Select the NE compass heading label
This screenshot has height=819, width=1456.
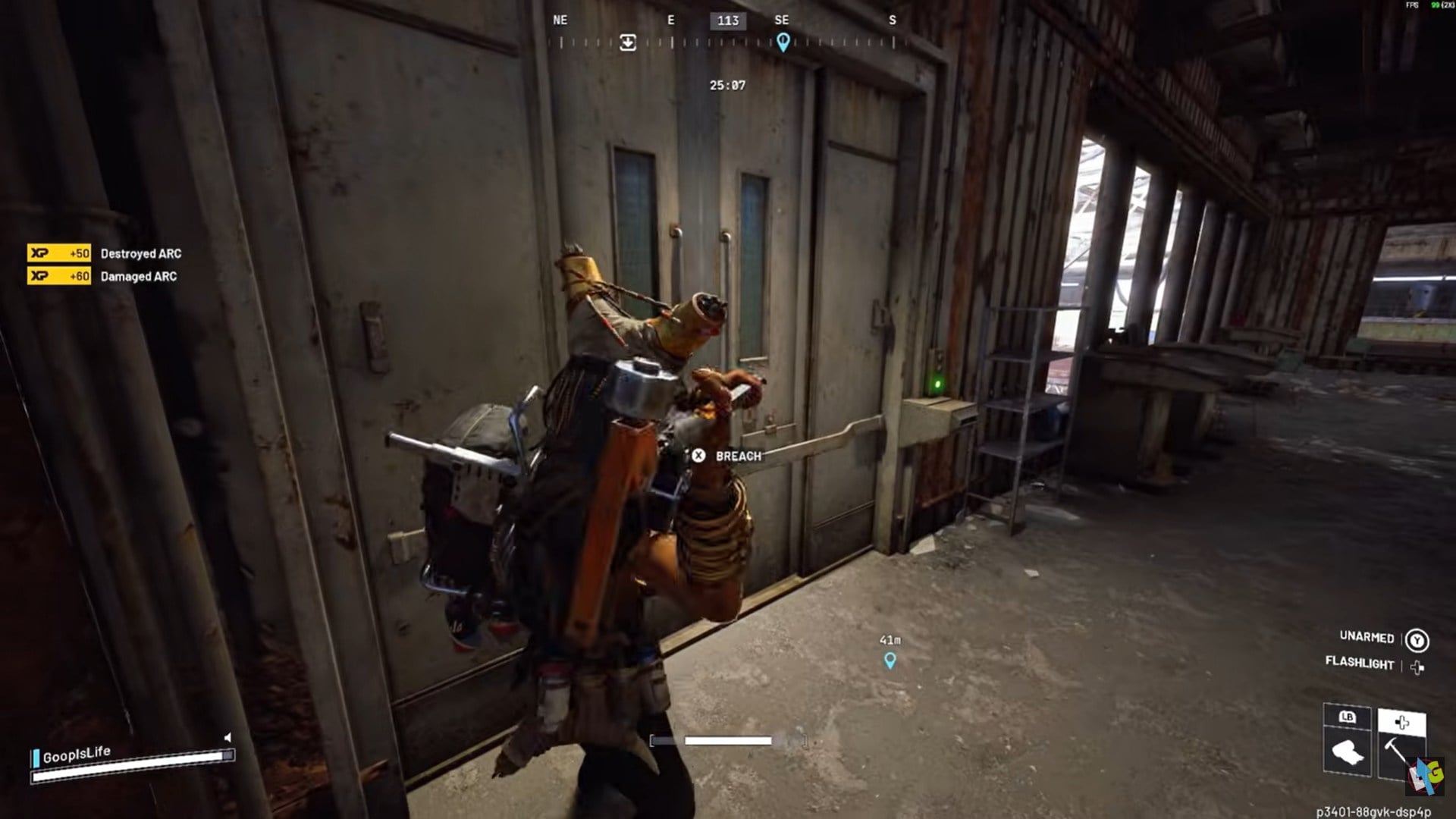point(560,20)
